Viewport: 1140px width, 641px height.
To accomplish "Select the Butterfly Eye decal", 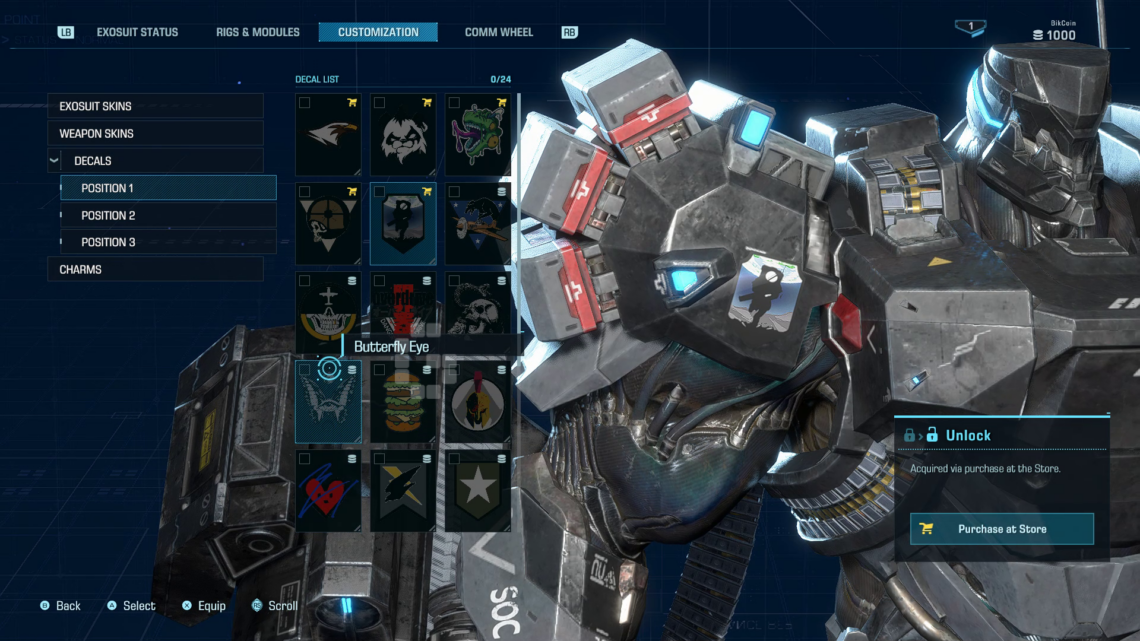I will [329, 403].
